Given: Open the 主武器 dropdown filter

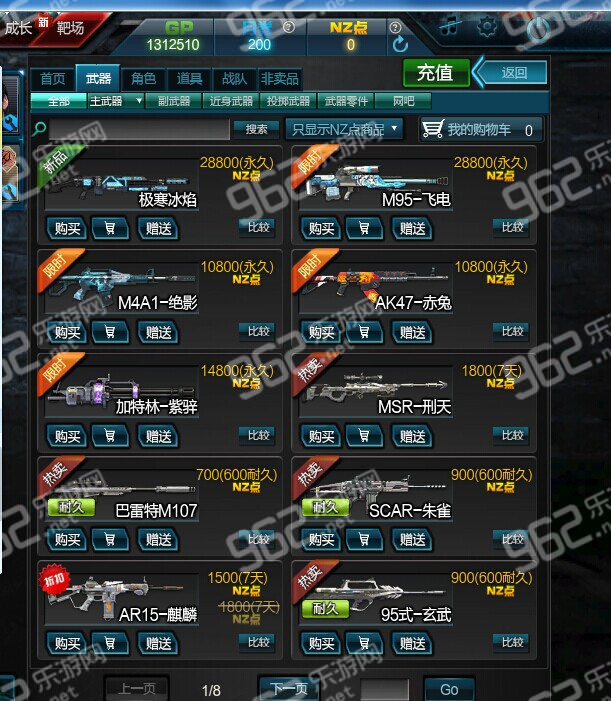Looking at the screenshot, I should pyautogui.click(x=112, y=101).
